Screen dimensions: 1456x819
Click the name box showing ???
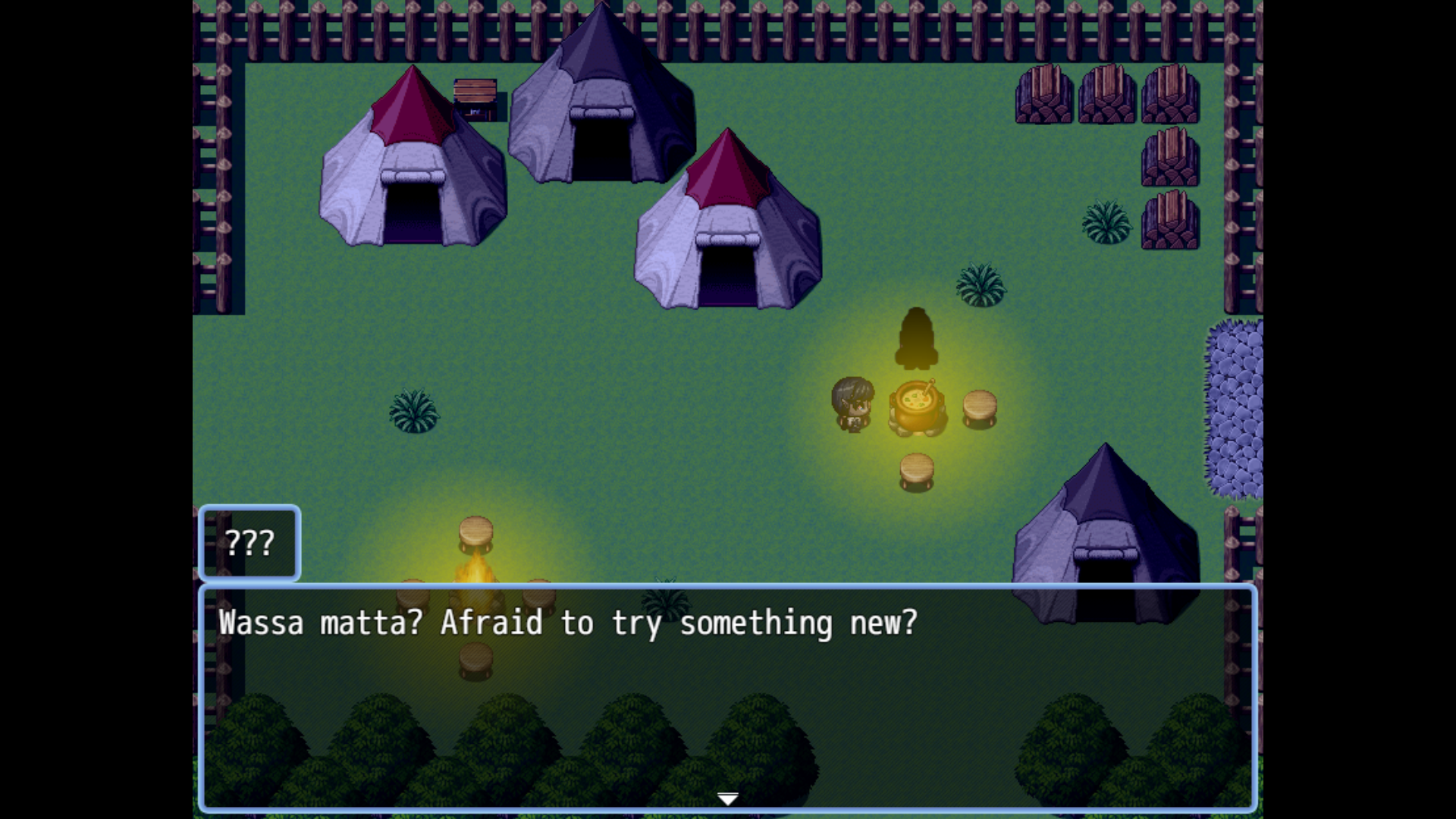tap(251, 542)
